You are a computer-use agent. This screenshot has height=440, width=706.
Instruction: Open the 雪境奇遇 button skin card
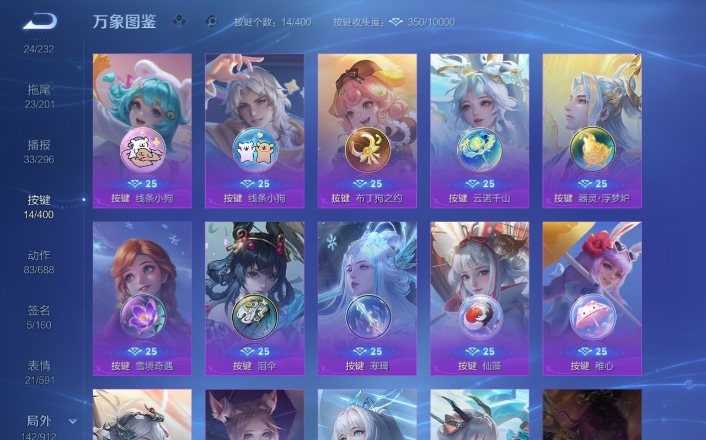coord(142,298)
